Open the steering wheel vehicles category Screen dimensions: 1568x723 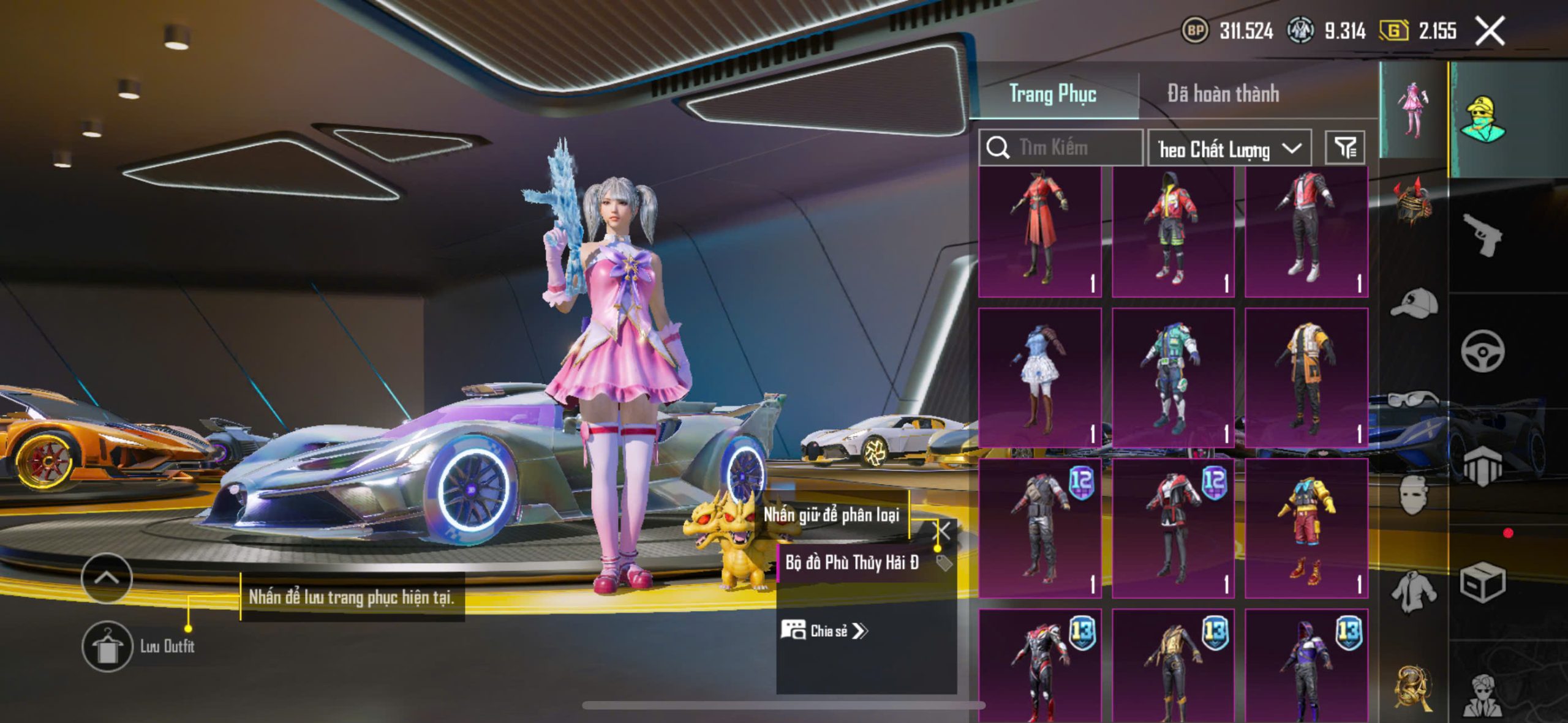point(1482,351)
